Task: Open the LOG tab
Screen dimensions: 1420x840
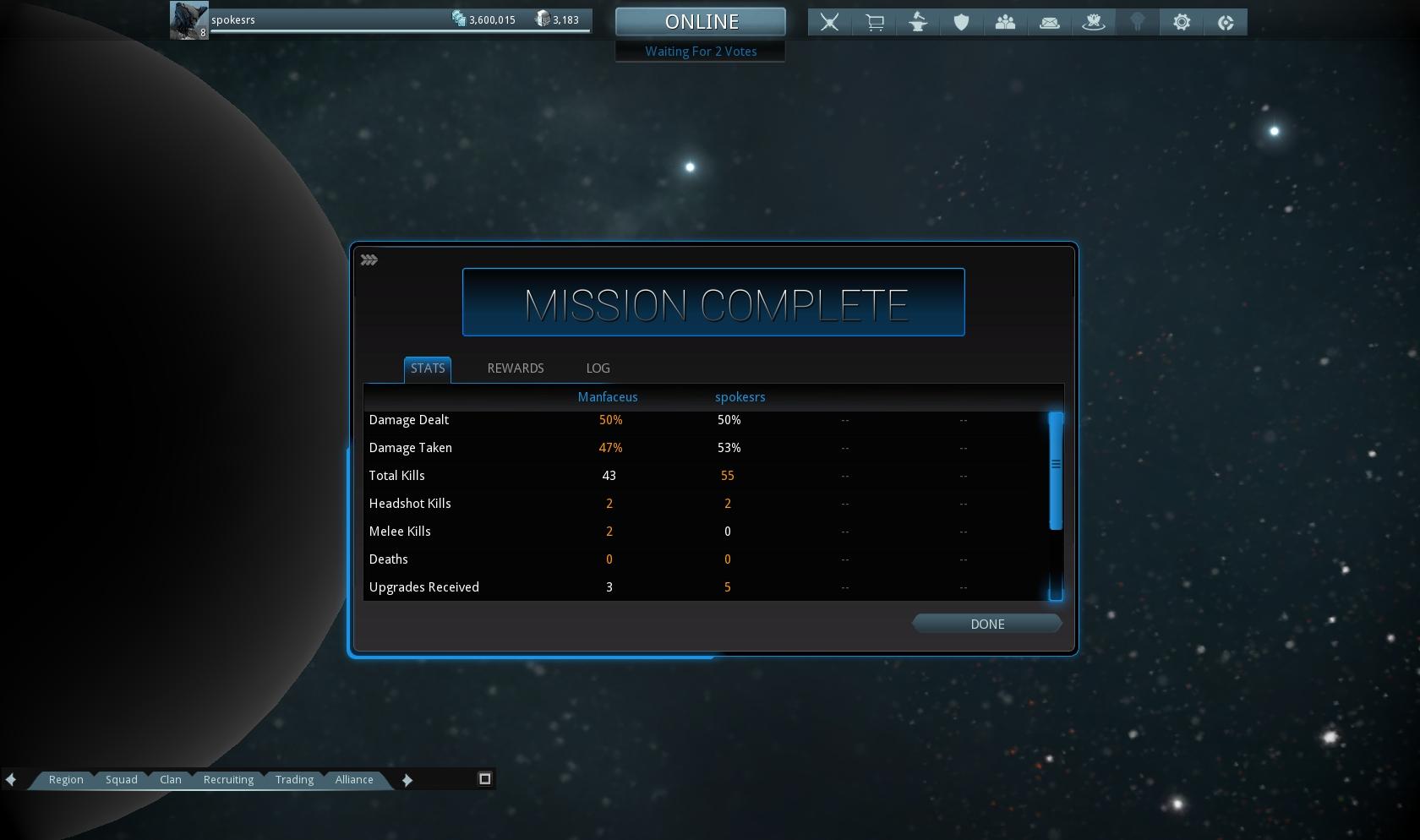Action: [x=598, y=368]
